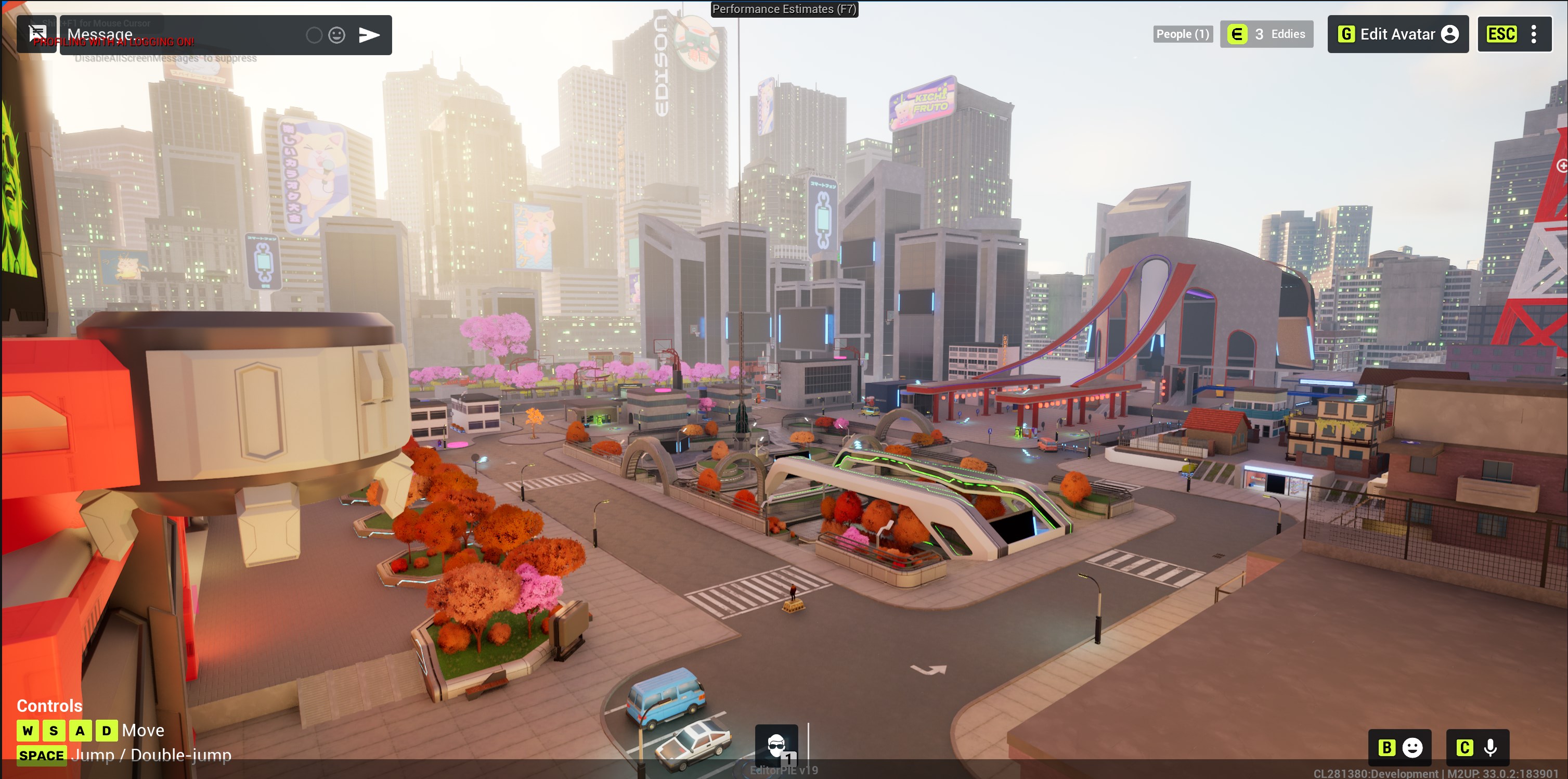
Task: Open the Eddies currency panel
Action: click(1266, 34)
